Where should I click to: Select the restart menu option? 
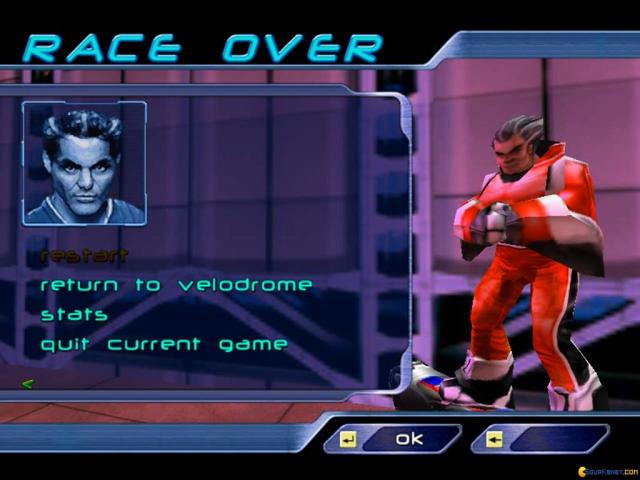pyautogui.click(x=83, y=255)
